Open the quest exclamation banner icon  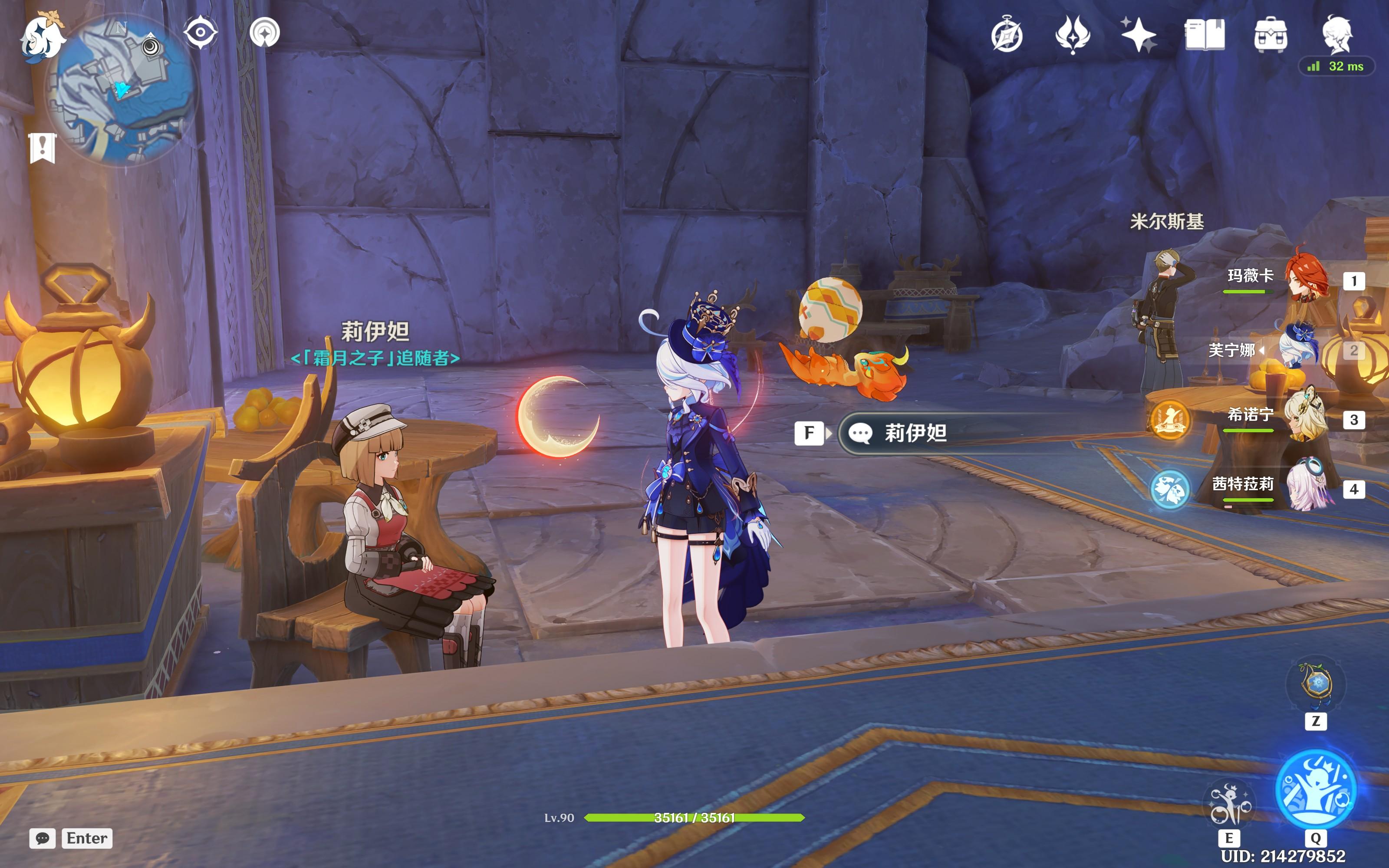(x=43, y=148)
